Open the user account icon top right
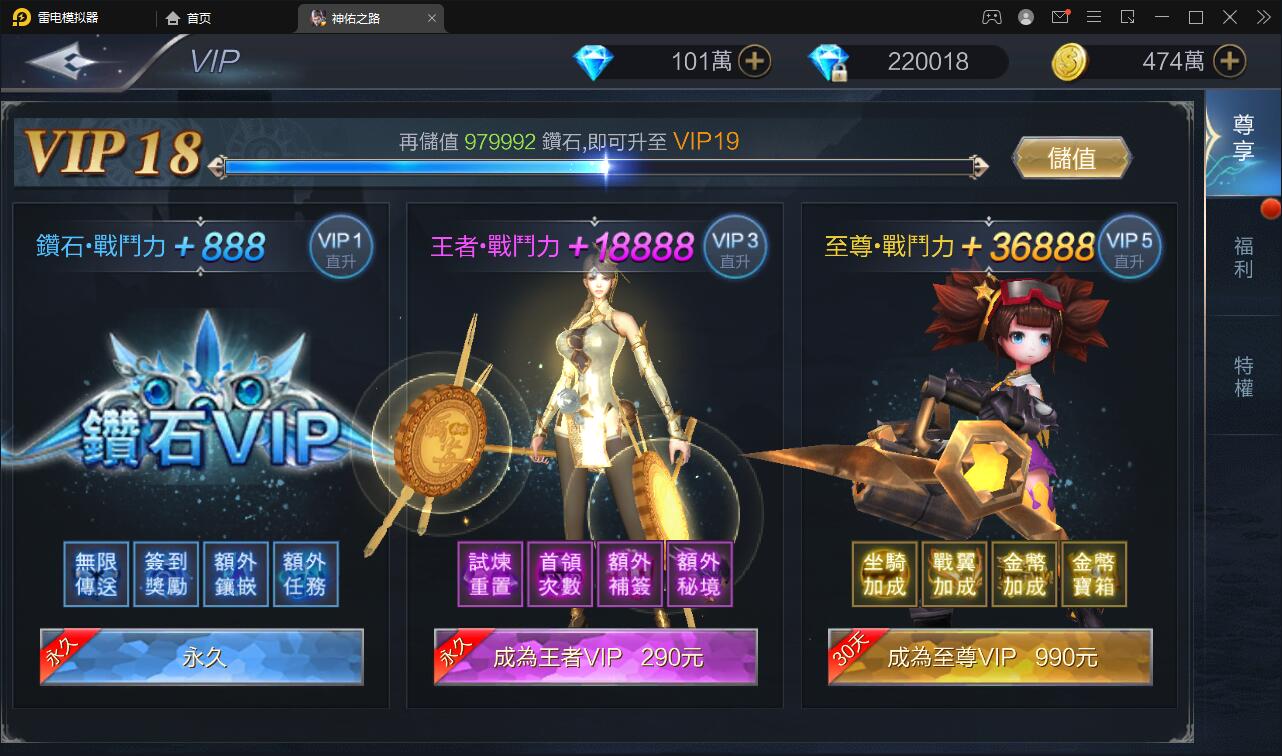 [1024, 16]
